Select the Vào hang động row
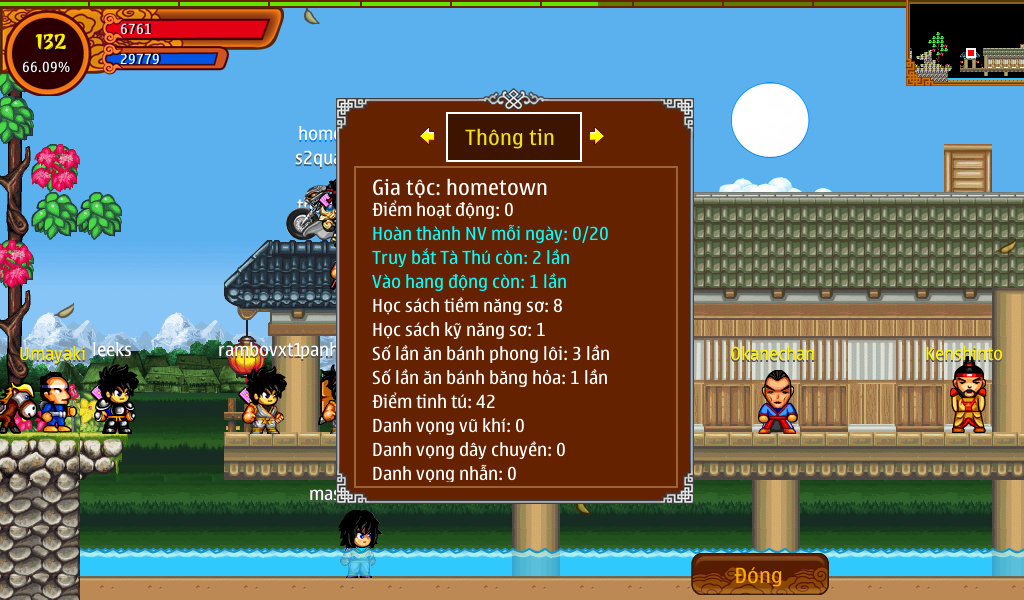The height and width of the screenshot is (600, 1024). 469,282
